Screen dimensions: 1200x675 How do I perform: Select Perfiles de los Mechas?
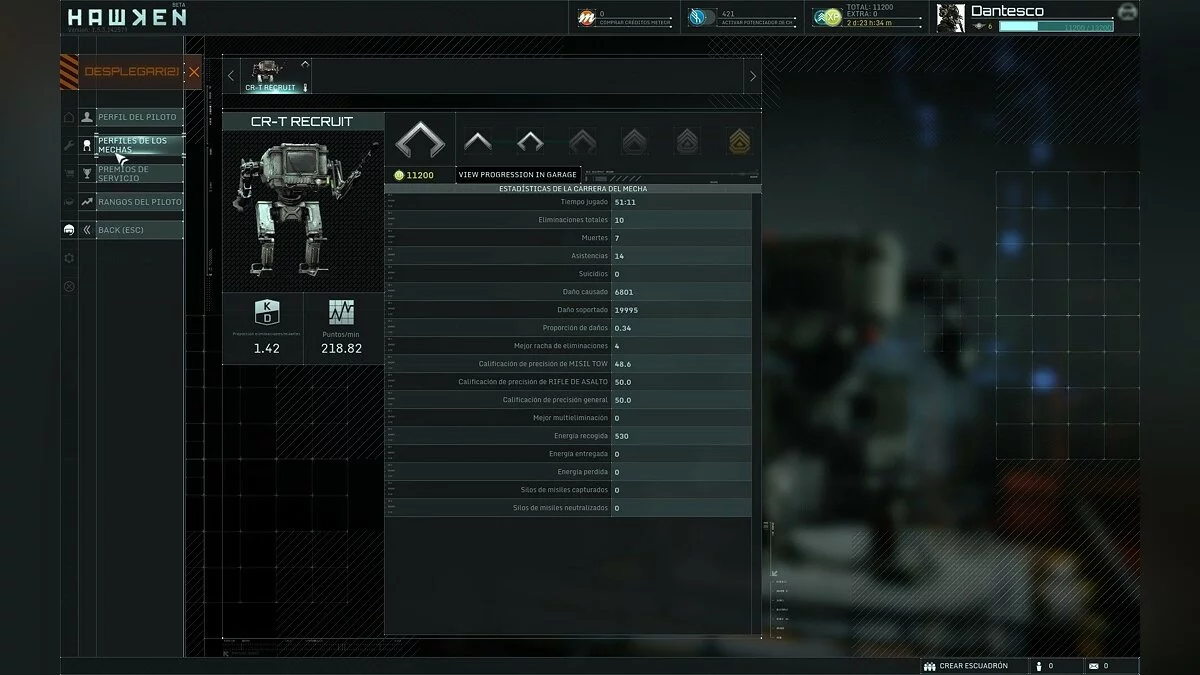(137, 145)
